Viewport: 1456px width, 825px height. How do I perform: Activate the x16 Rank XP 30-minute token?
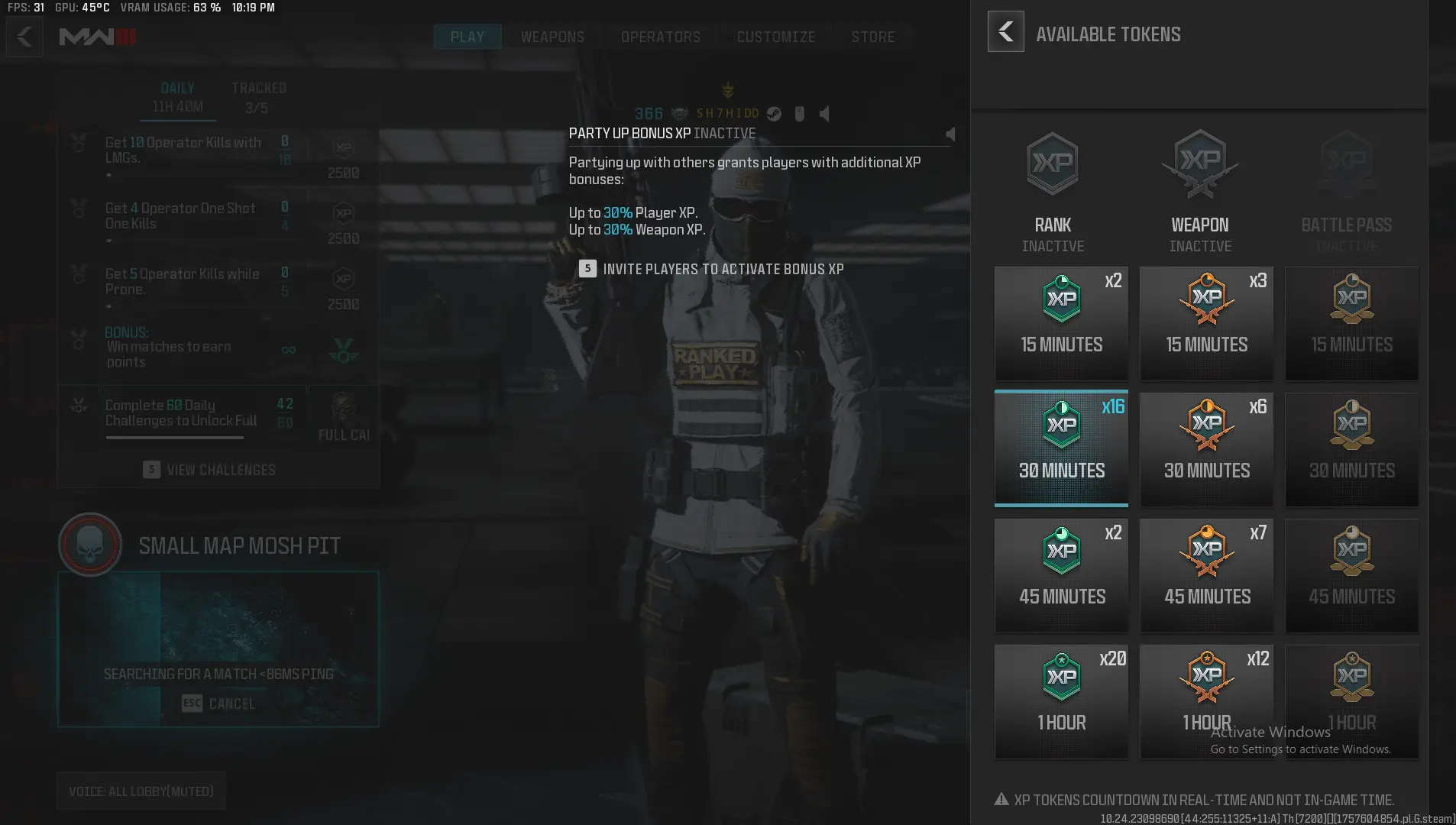pos(1060,448)
